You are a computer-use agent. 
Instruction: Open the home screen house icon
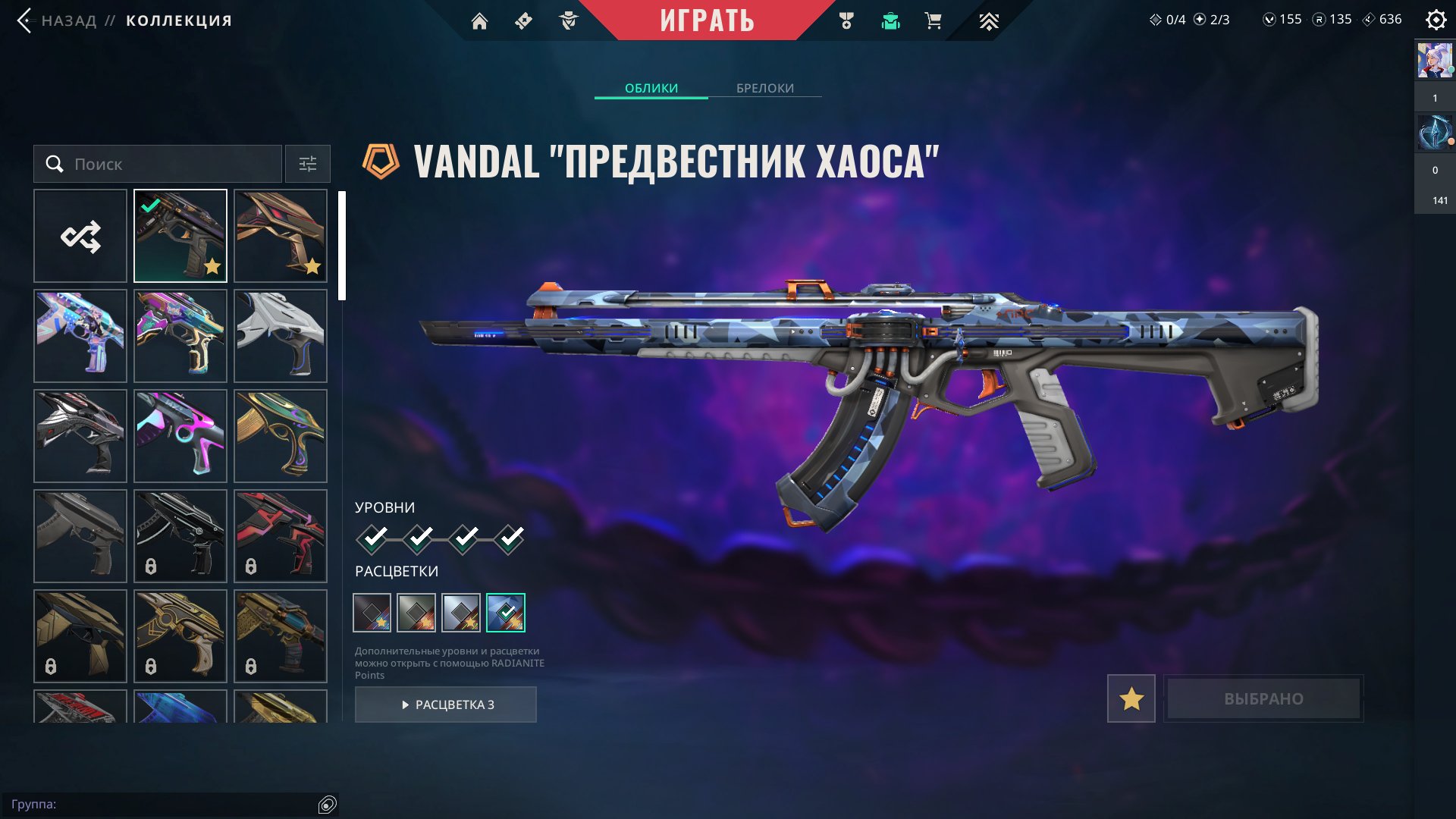coord(481,20)
